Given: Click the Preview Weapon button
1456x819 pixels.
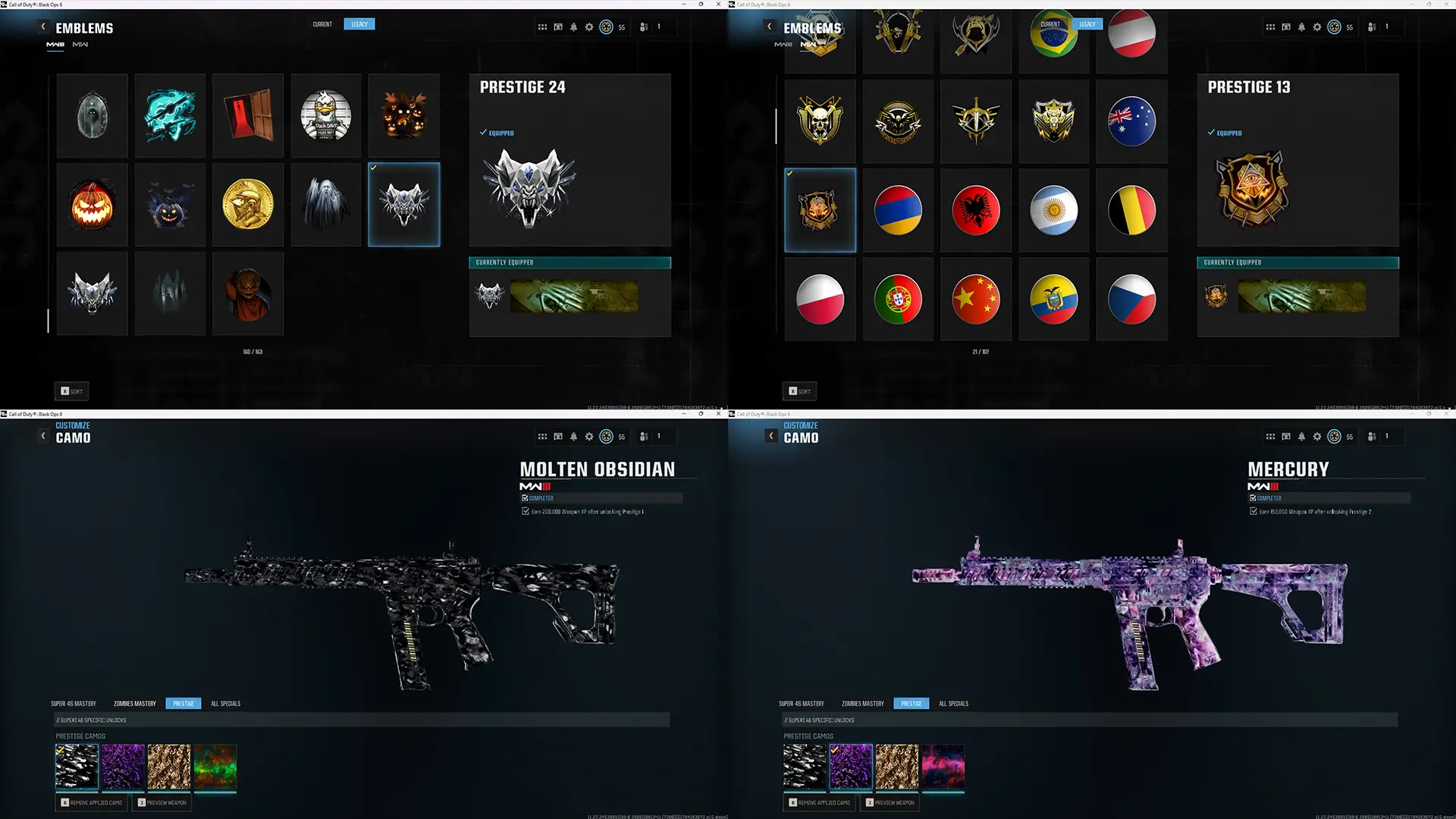Looking at the screenshot, I should 162,802.
